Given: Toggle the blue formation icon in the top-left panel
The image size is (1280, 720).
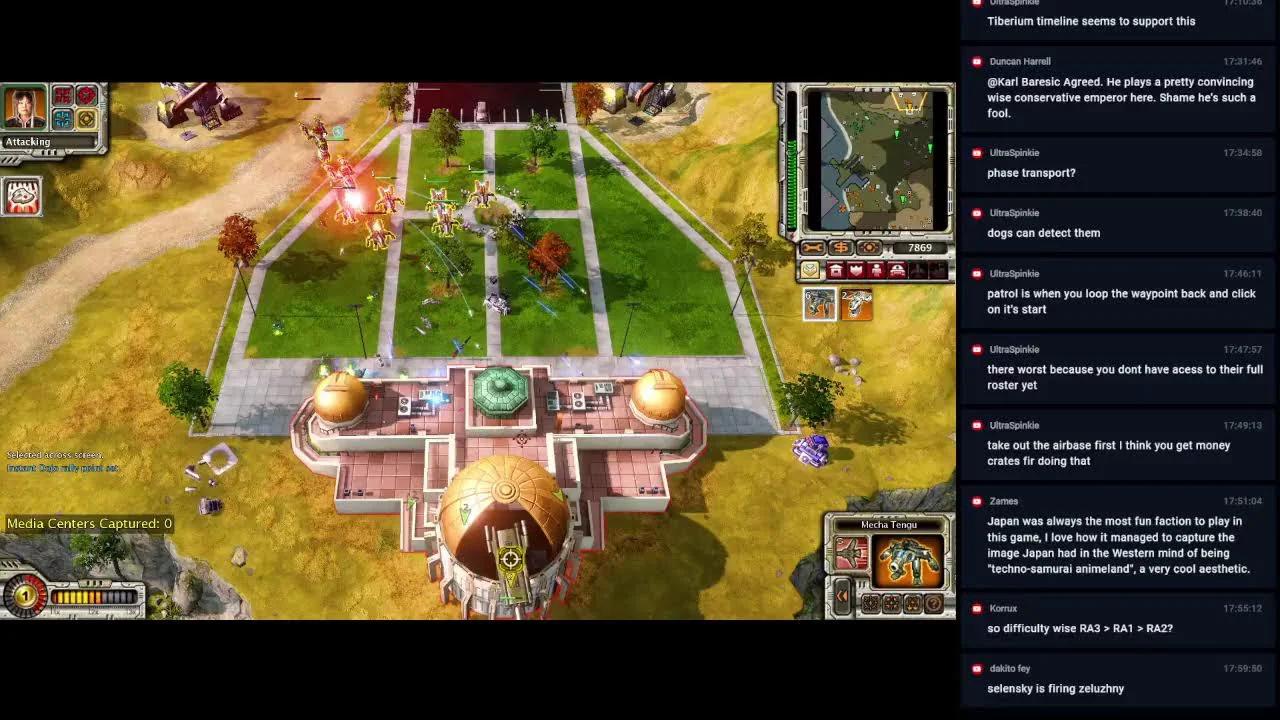Looking at the screenshot, I should click(61, 119).
